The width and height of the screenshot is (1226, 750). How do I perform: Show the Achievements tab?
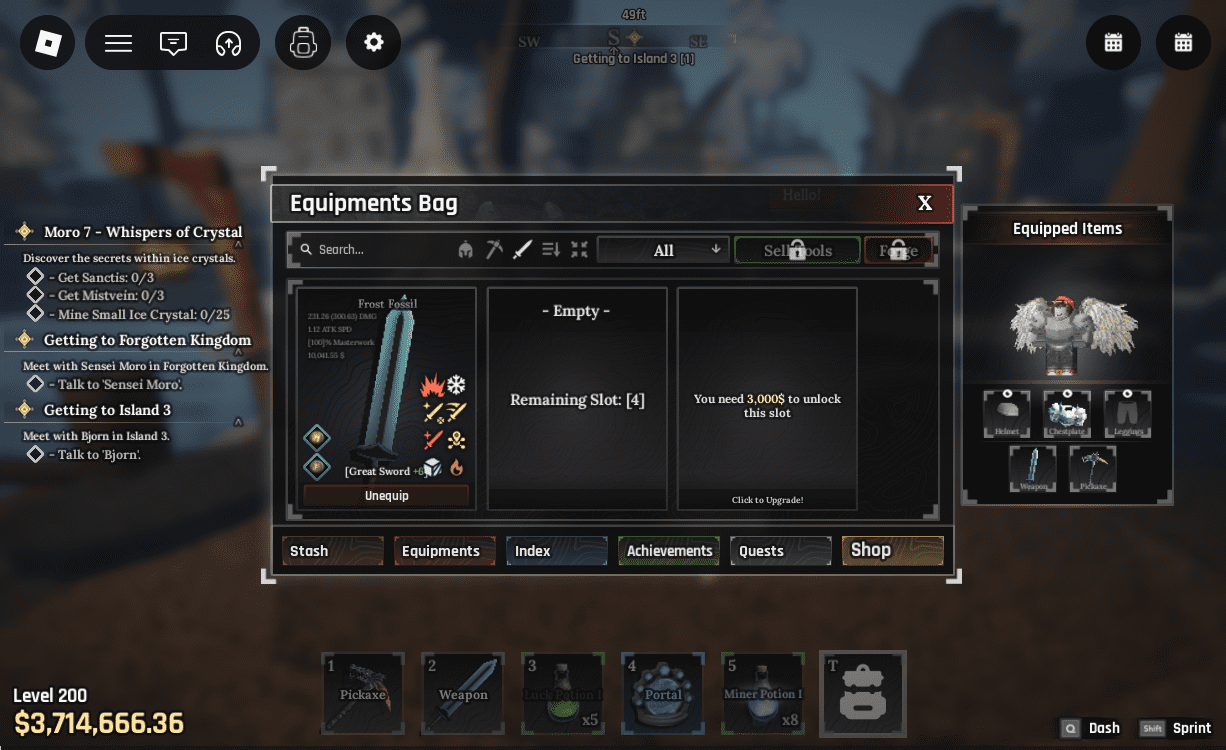point(669,551)
